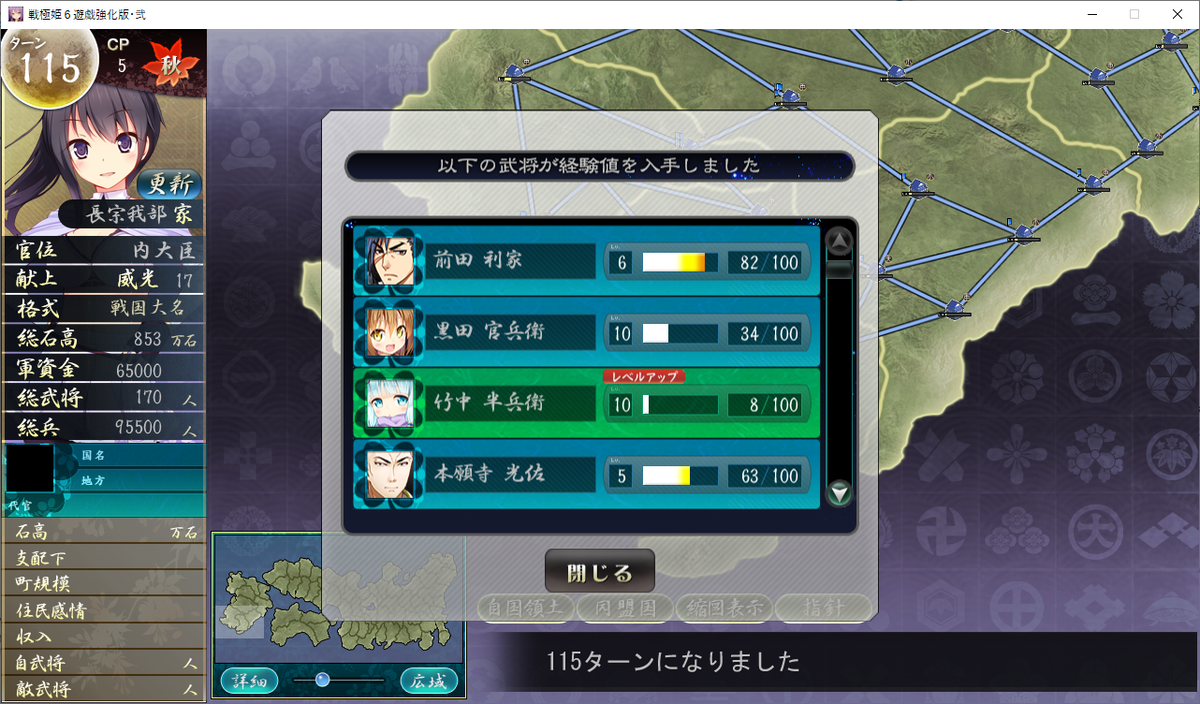Click the list's scroll-up arrow
Viewport: 1200px width, 704px height.
pos(840,241)
